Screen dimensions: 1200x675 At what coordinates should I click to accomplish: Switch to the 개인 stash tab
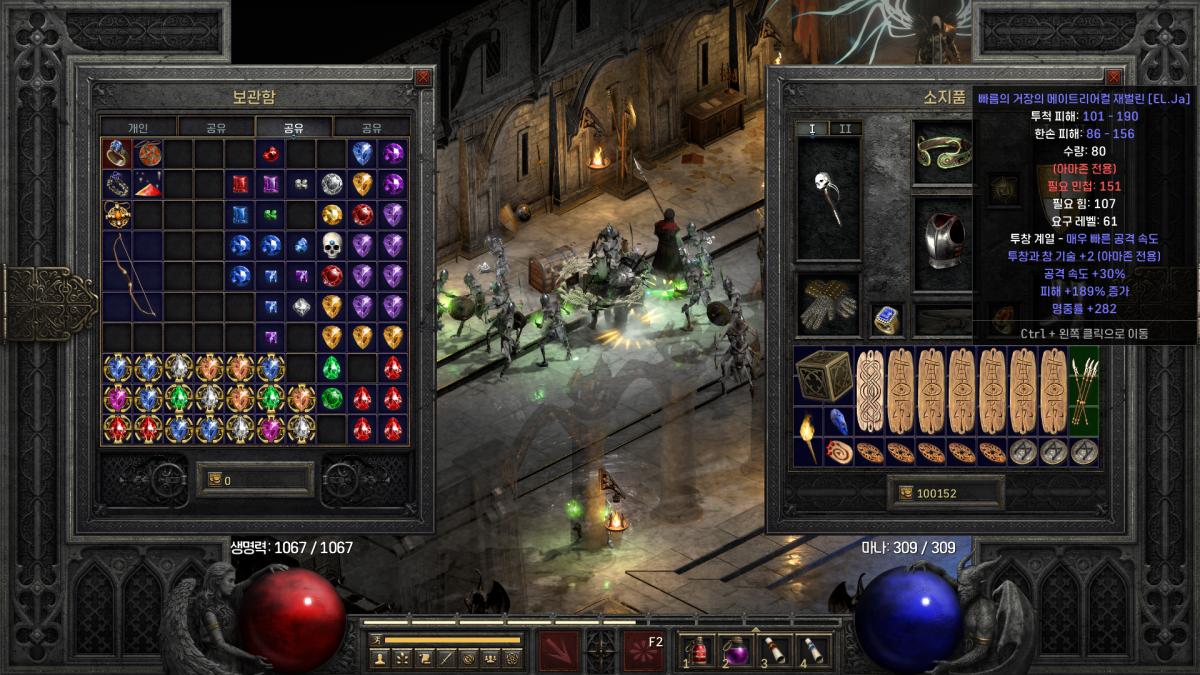click(138, 127)
